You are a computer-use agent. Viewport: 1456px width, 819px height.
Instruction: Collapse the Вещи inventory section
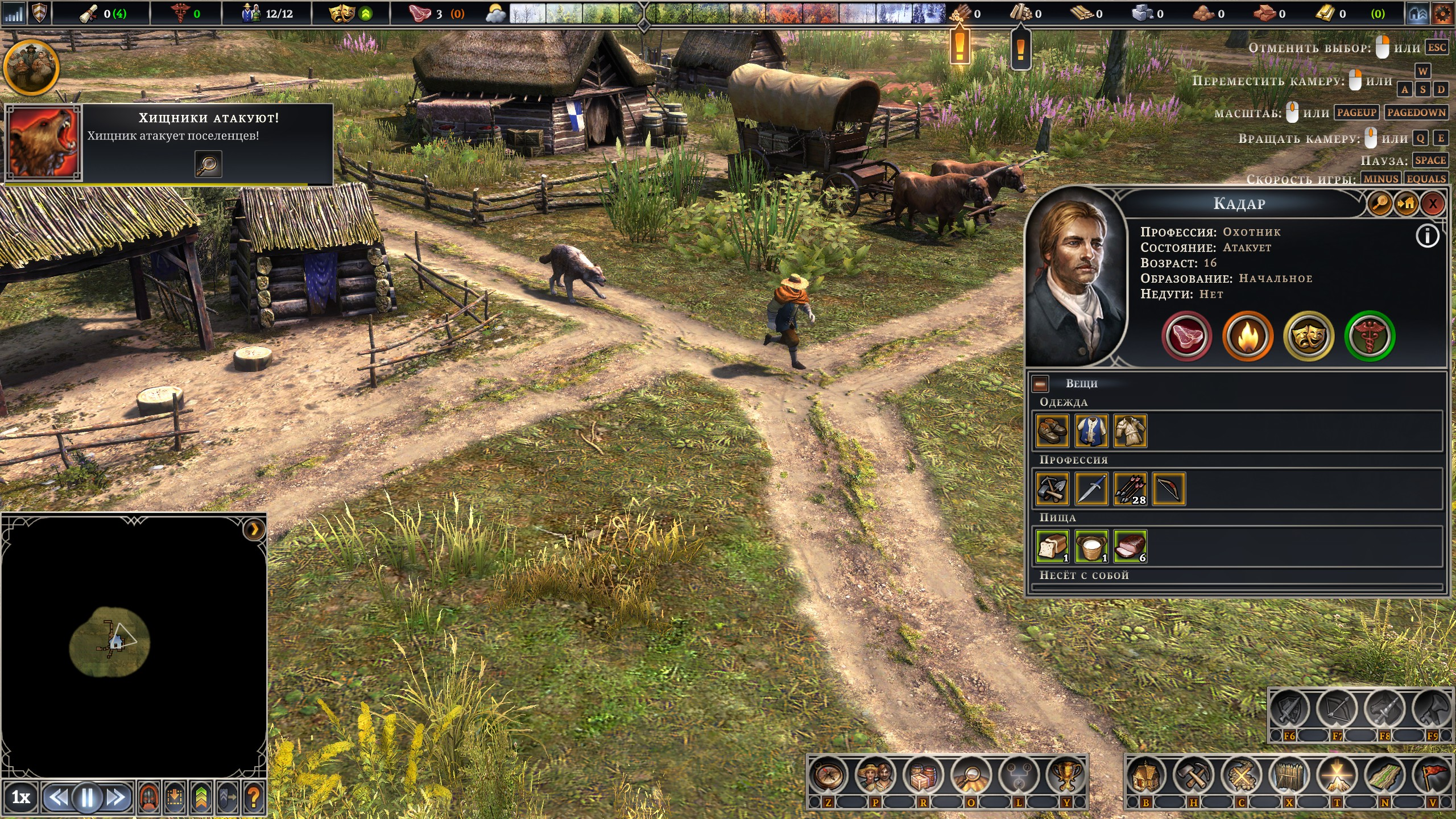pos(1040,384)
